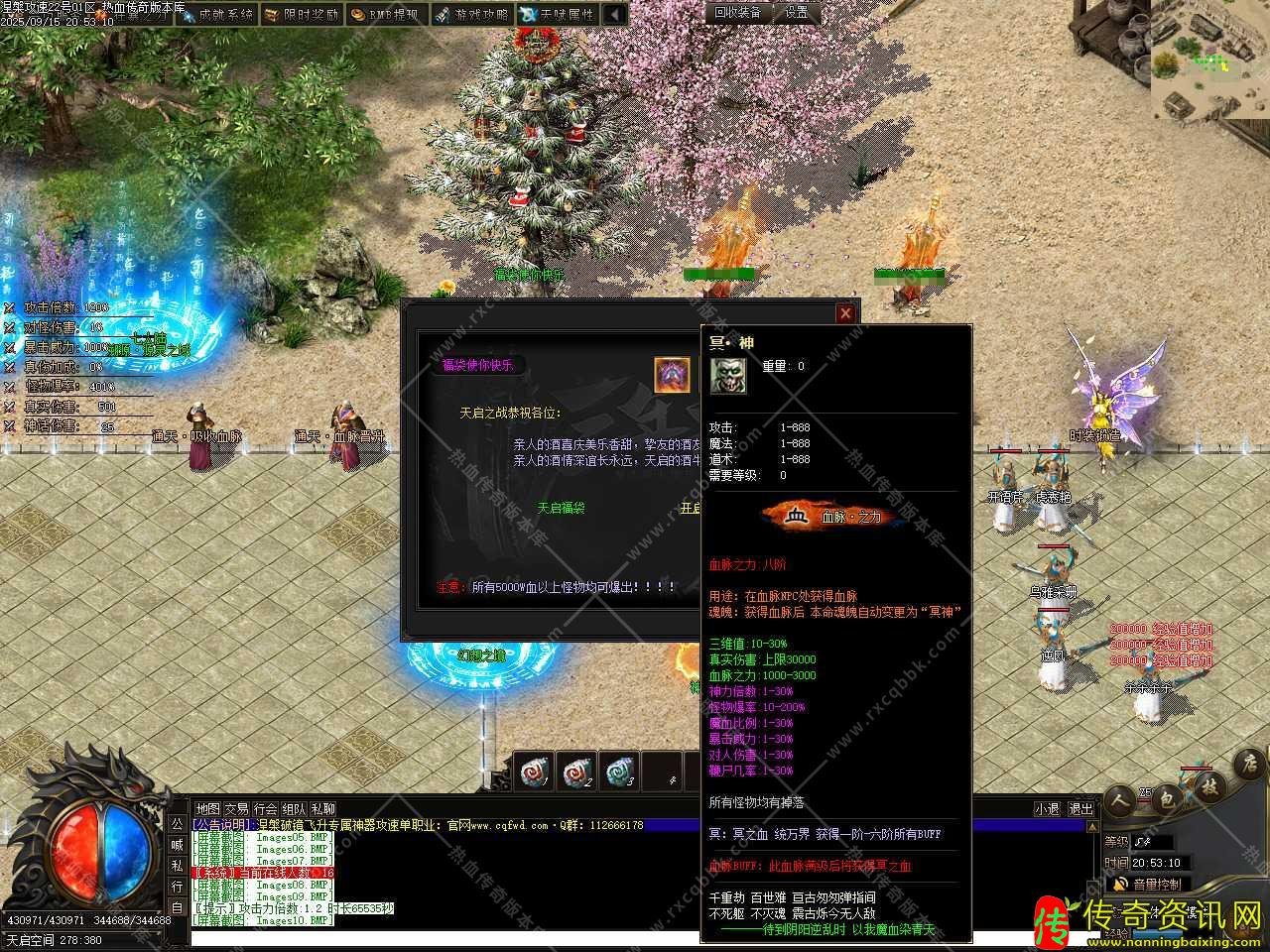
Task: Open the 游戏攻略 game guide
Action: click(x=472, y=14)
